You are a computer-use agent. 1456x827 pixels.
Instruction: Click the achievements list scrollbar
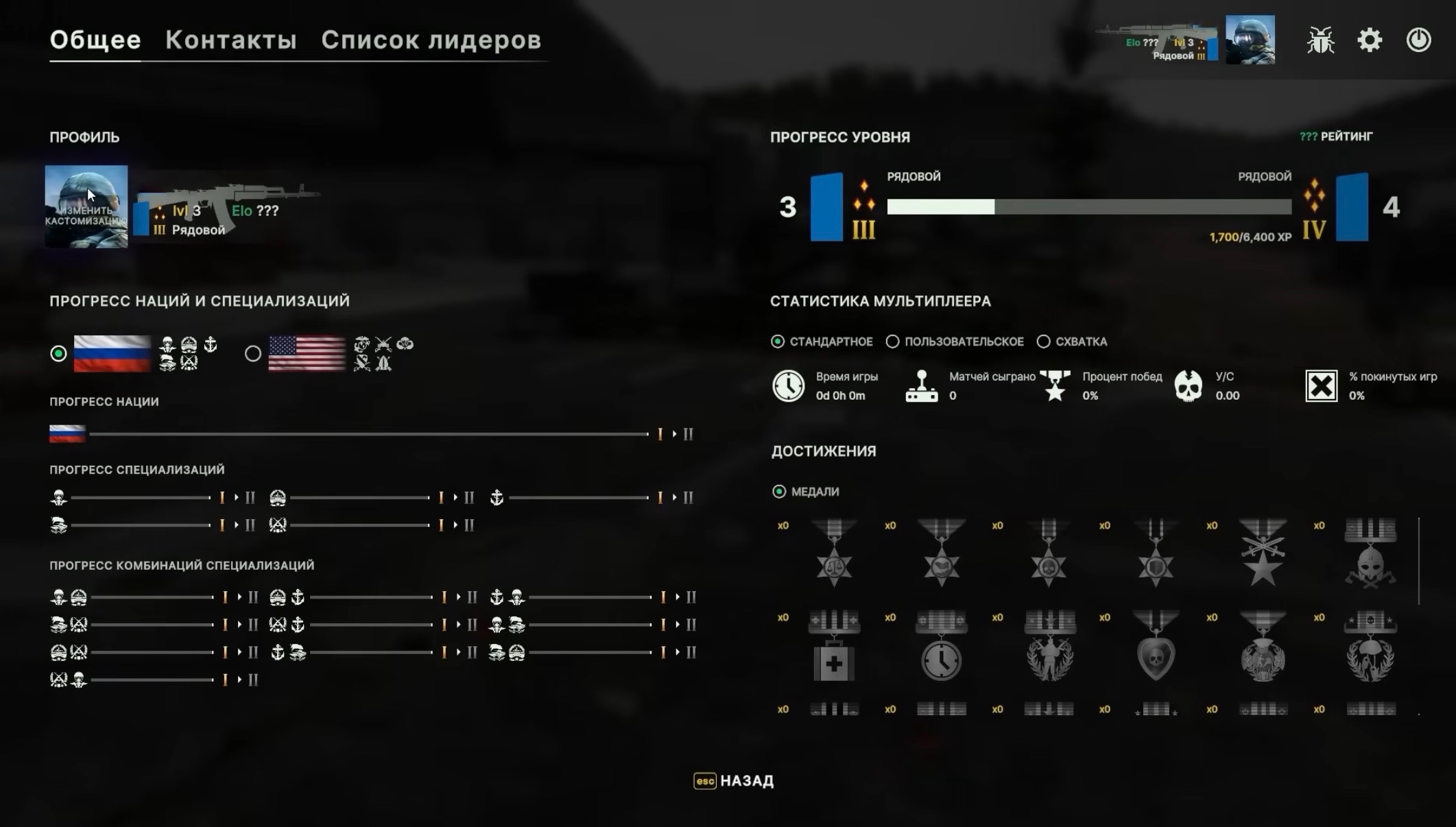pos(1418,561)
